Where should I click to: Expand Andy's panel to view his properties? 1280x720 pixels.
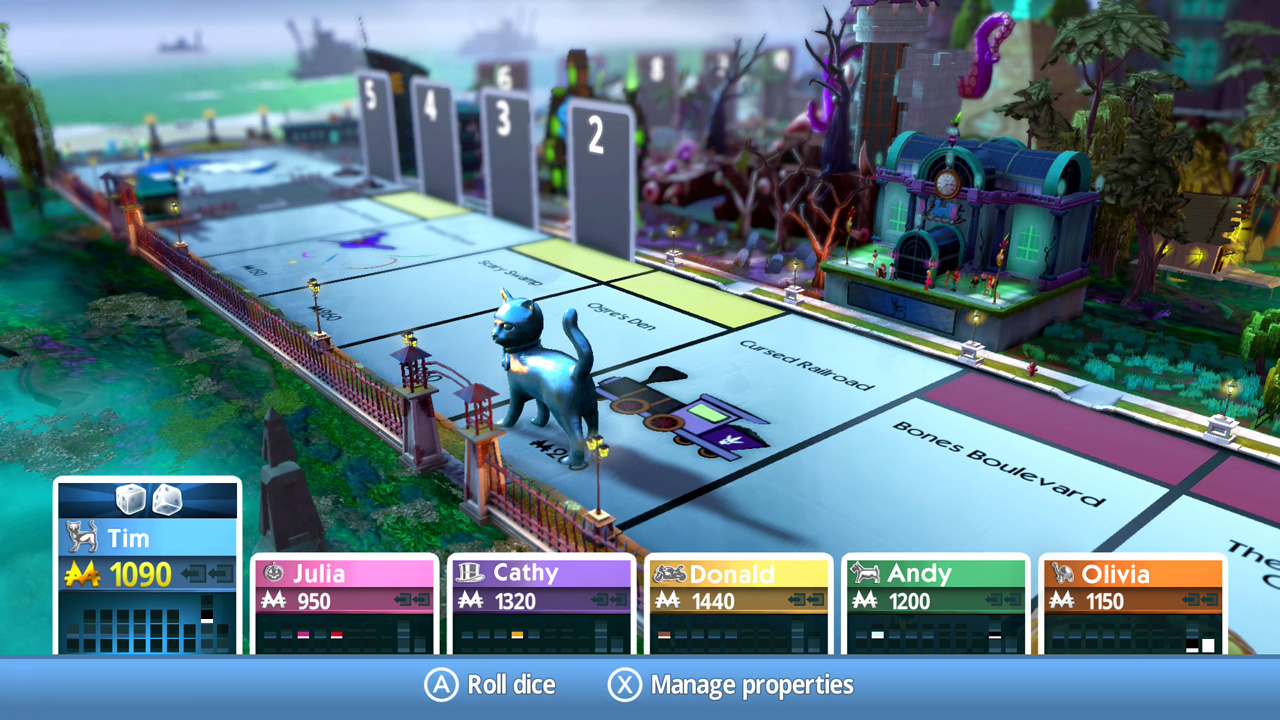933,600
